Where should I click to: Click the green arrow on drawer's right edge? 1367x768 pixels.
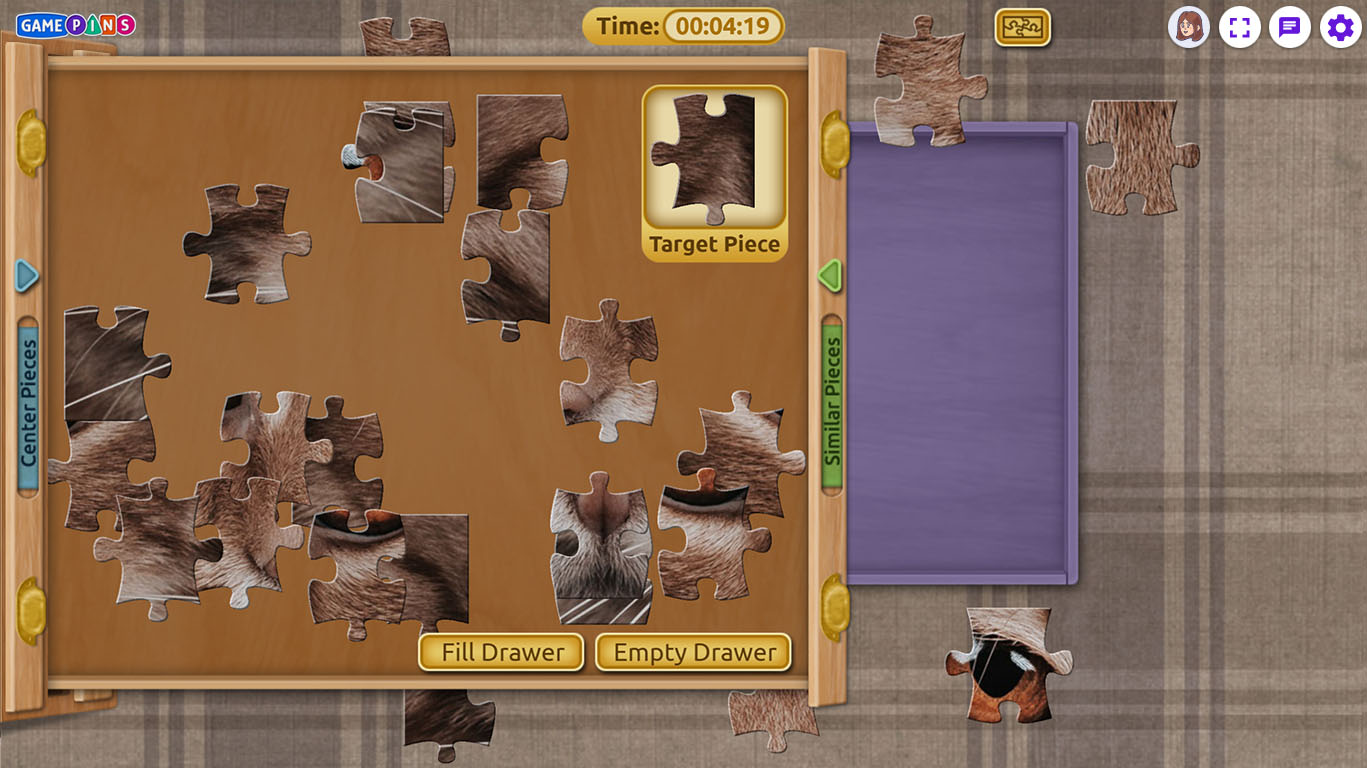(x=829, y=276)
